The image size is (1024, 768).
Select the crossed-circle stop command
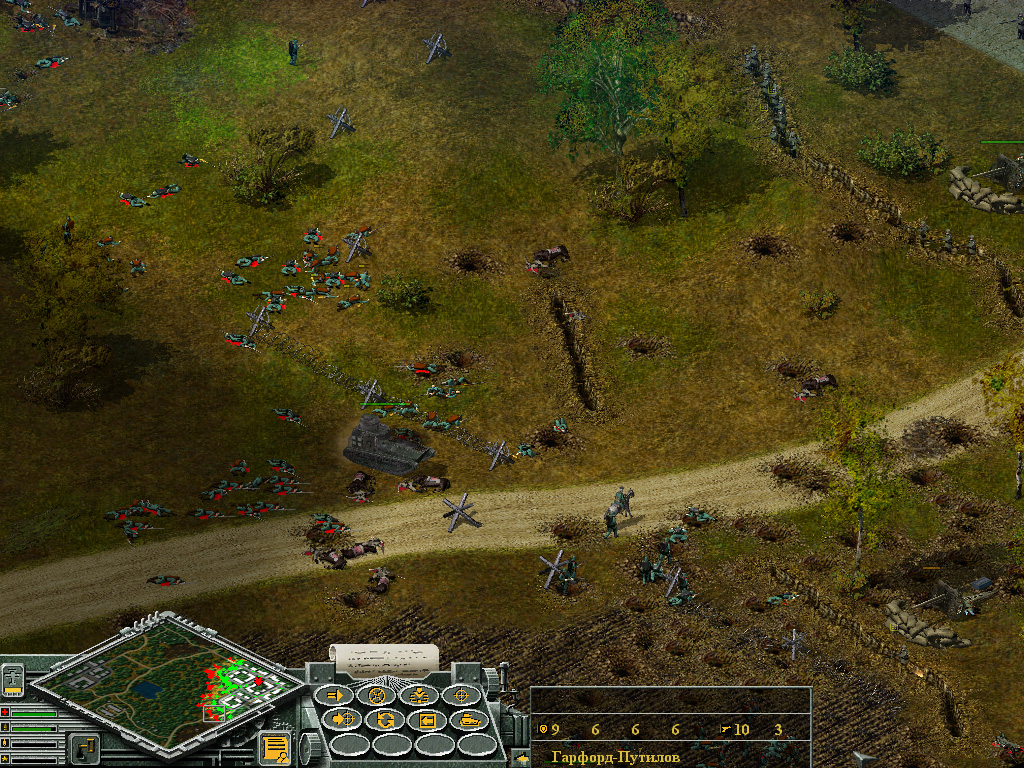click(377, 696)
